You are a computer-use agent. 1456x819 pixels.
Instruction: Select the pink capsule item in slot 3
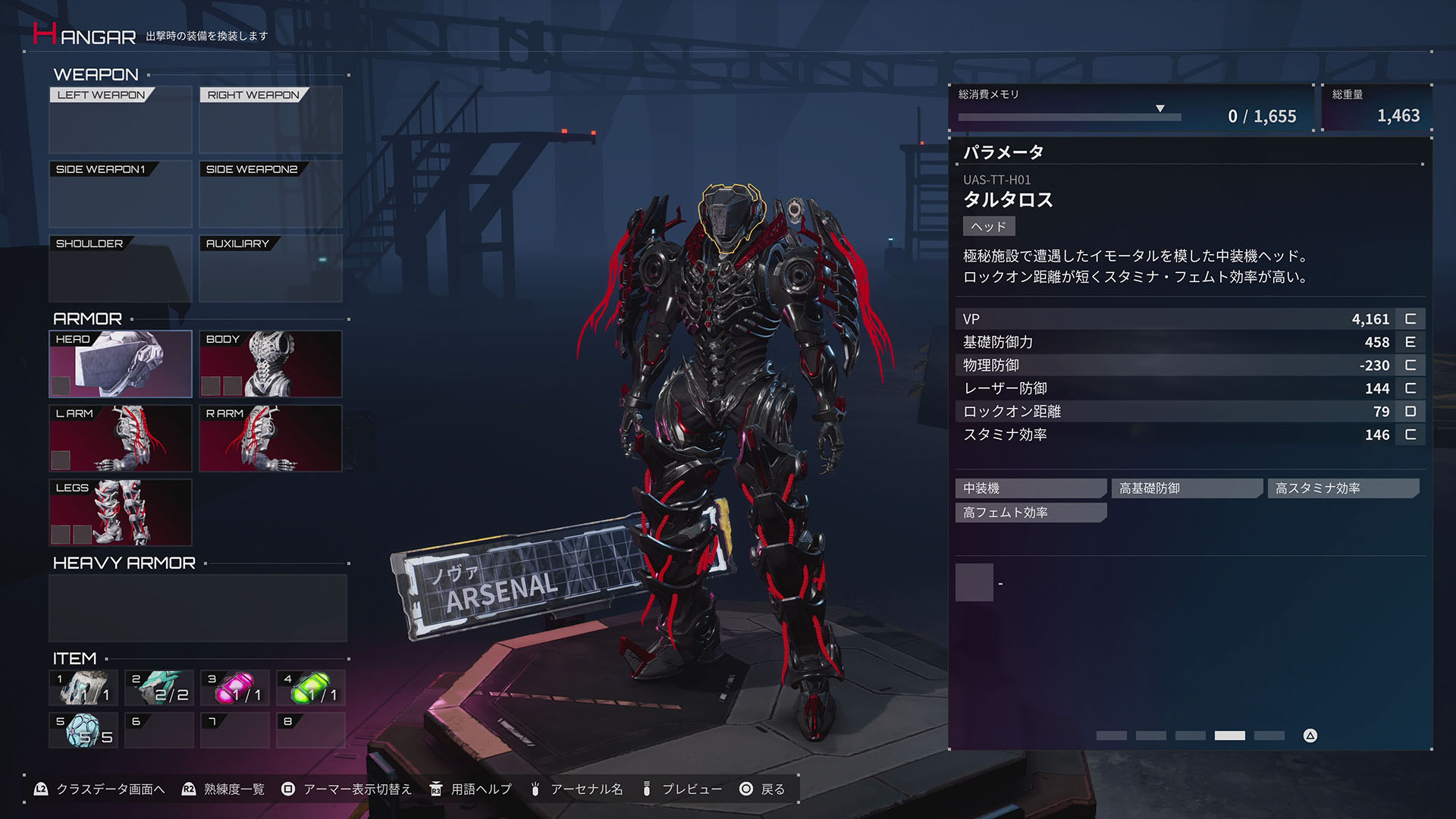(234, 687)
